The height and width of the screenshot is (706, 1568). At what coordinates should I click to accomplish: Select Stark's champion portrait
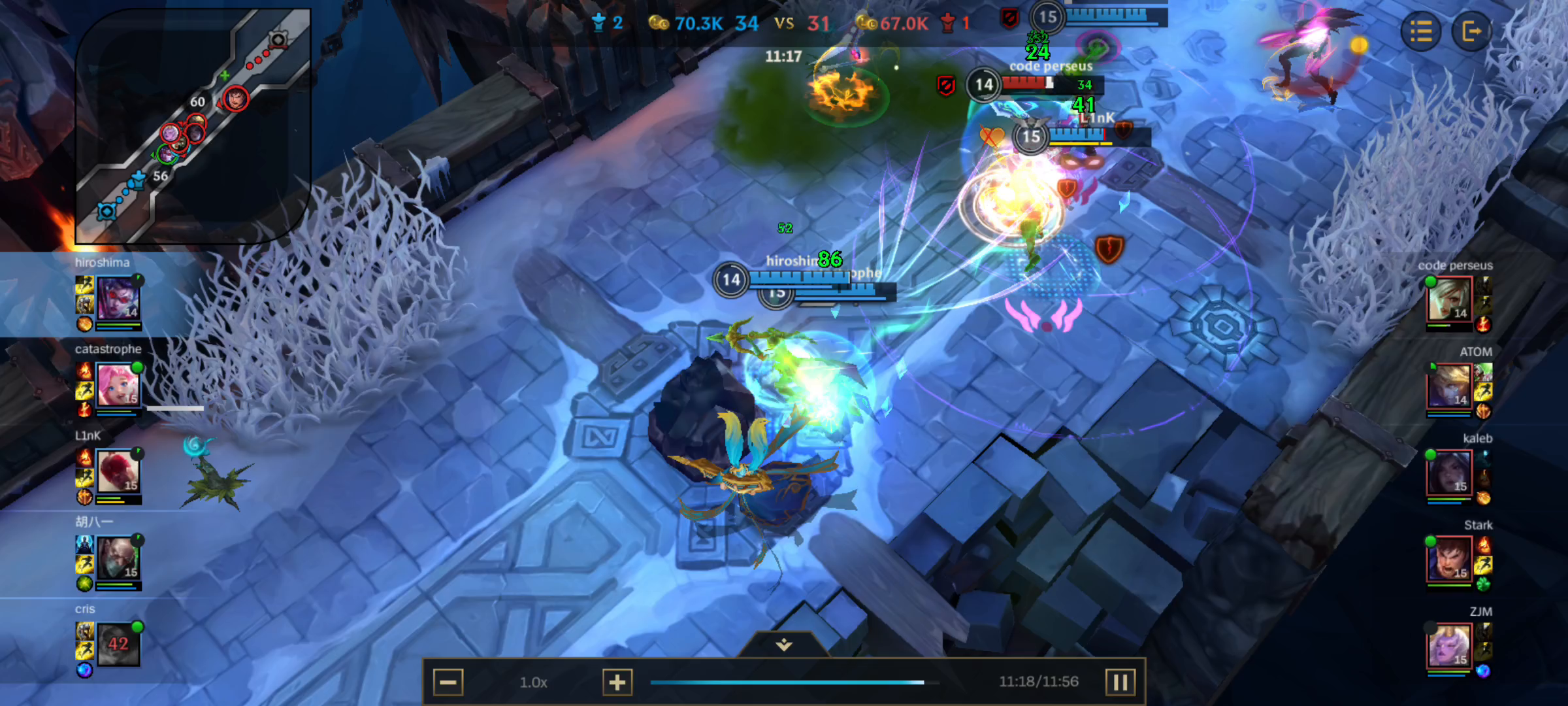1452,557
